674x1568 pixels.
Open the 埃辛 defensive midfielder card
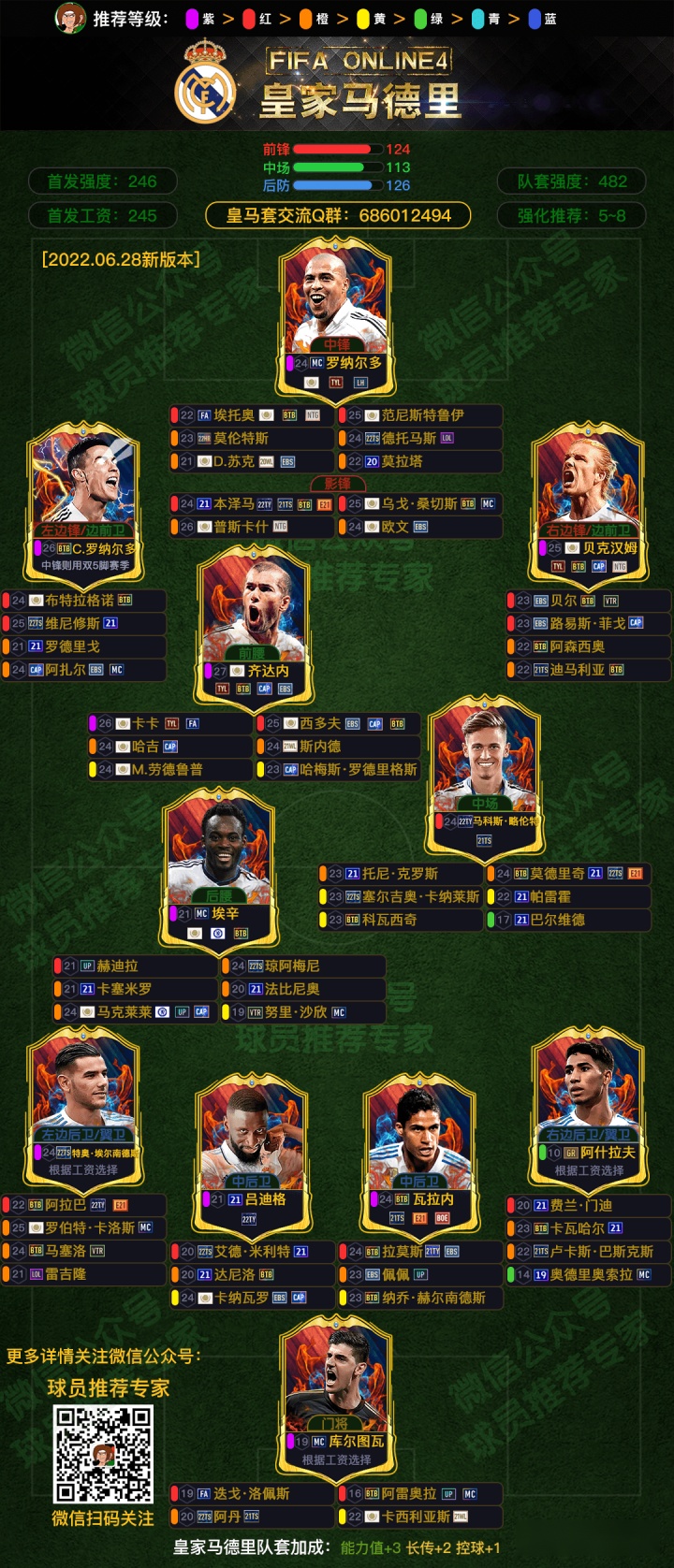(x=219, y=865)
